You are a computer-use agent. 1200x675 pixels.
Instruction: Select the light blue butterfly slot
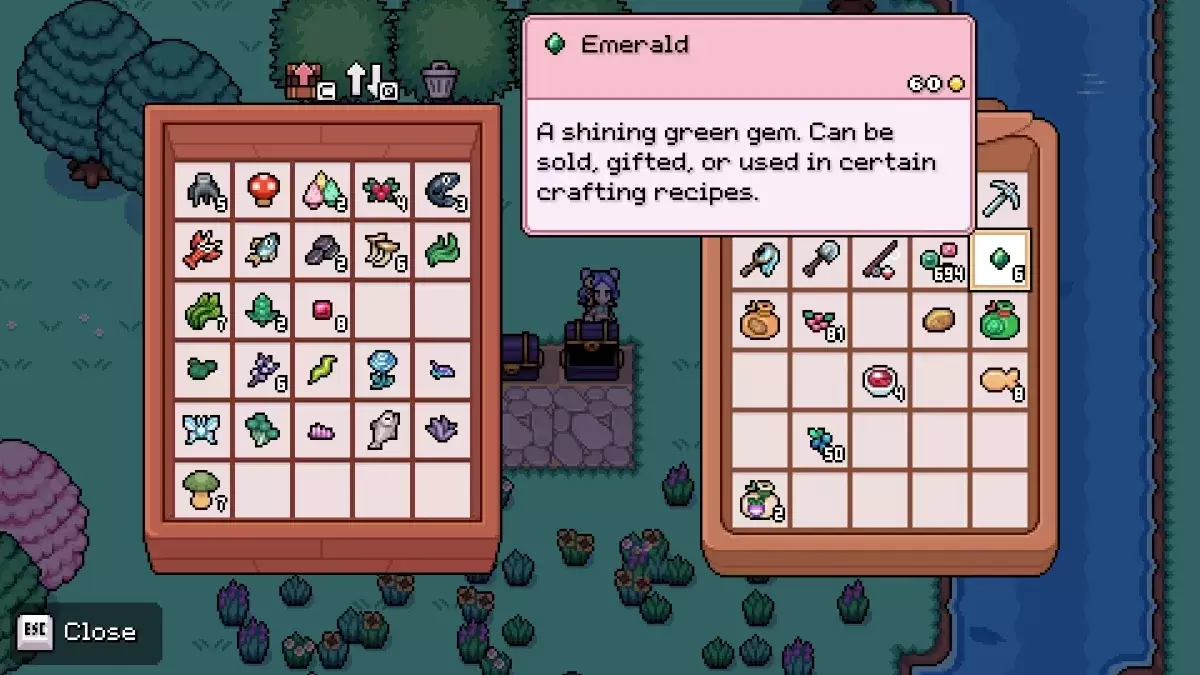click(x=203, y=429)
